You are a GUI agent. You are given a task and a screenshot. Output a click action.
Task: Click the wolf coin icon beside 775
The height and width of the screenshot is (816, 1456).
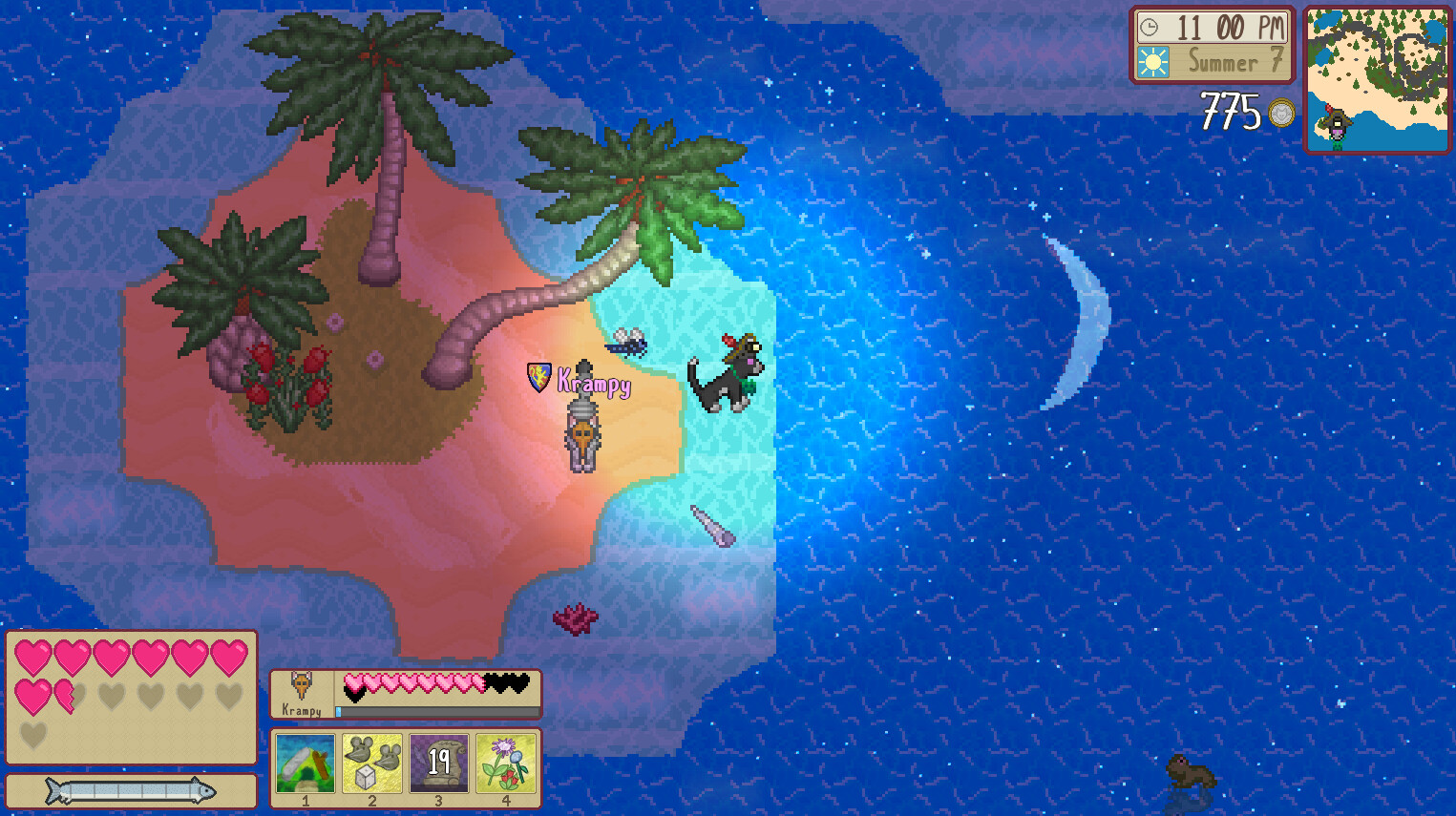1280,114
